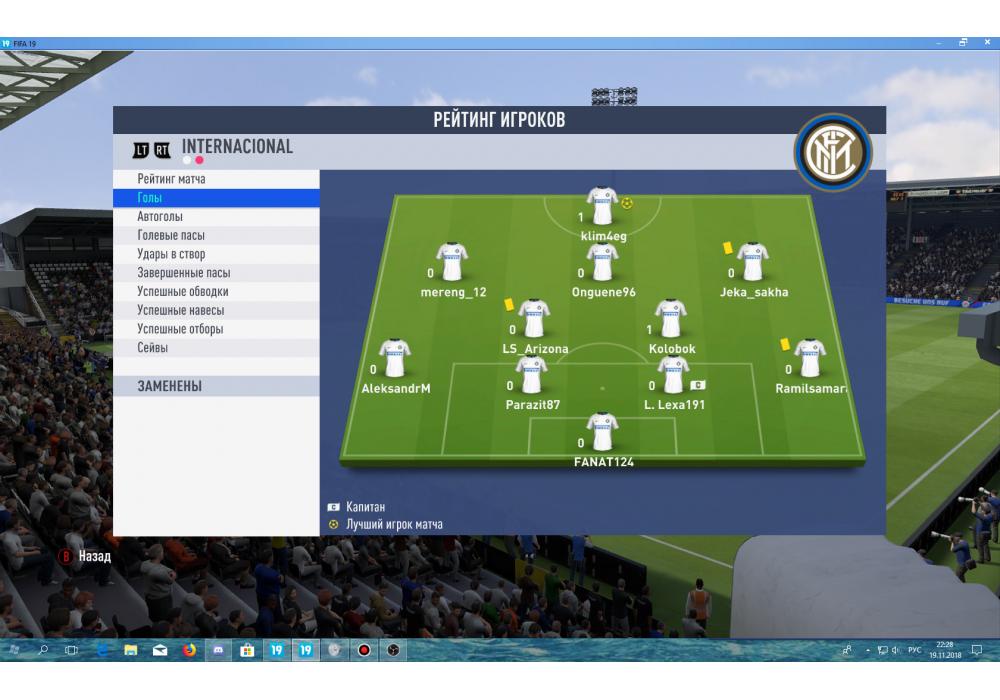Open Firefox from the taskbar
Image resolution: width=1000 pixels, height=700 pixels.
(x=189, y=650)
